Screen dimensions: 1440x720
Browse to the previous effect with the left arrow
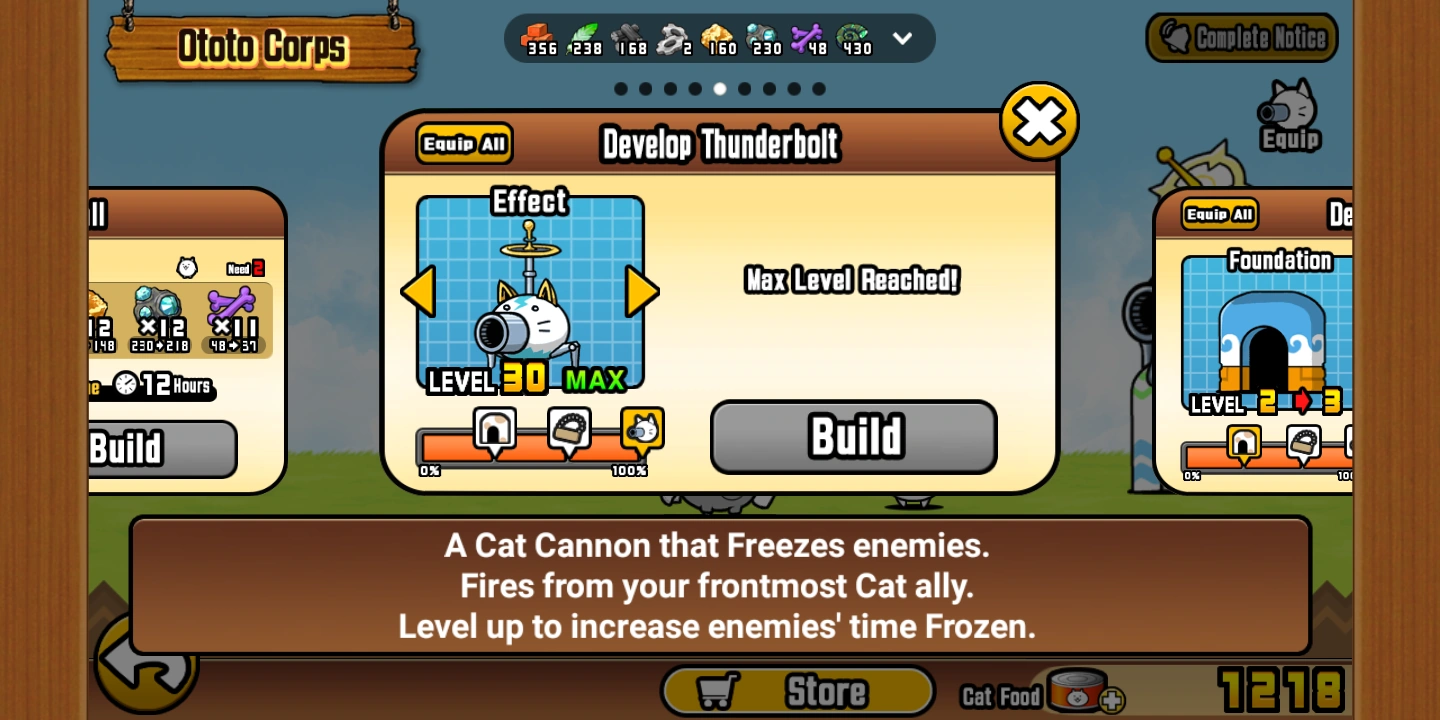(417, 291)
